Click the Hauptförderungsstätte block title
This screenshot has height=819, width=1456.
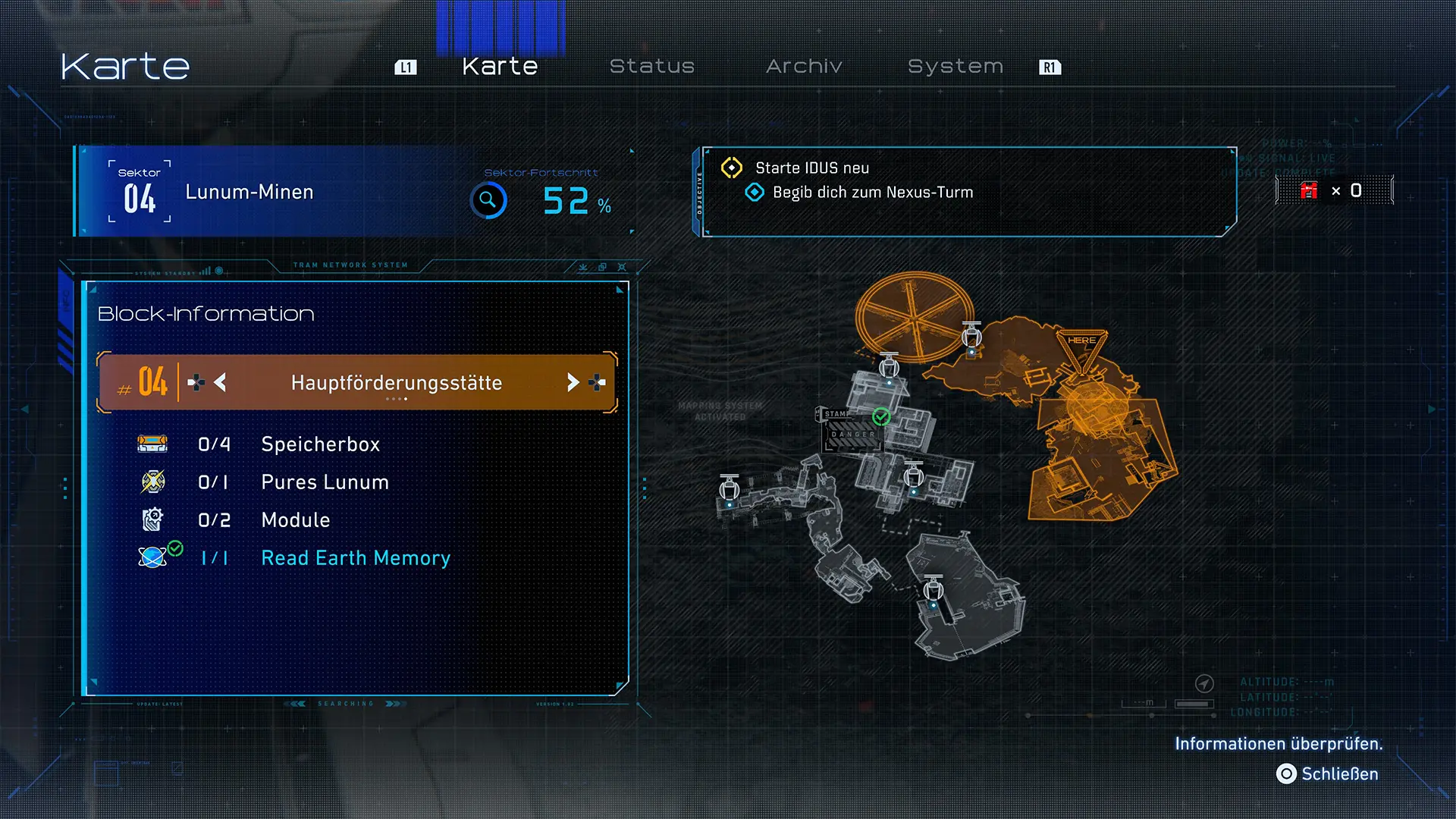tap(397, 382)
